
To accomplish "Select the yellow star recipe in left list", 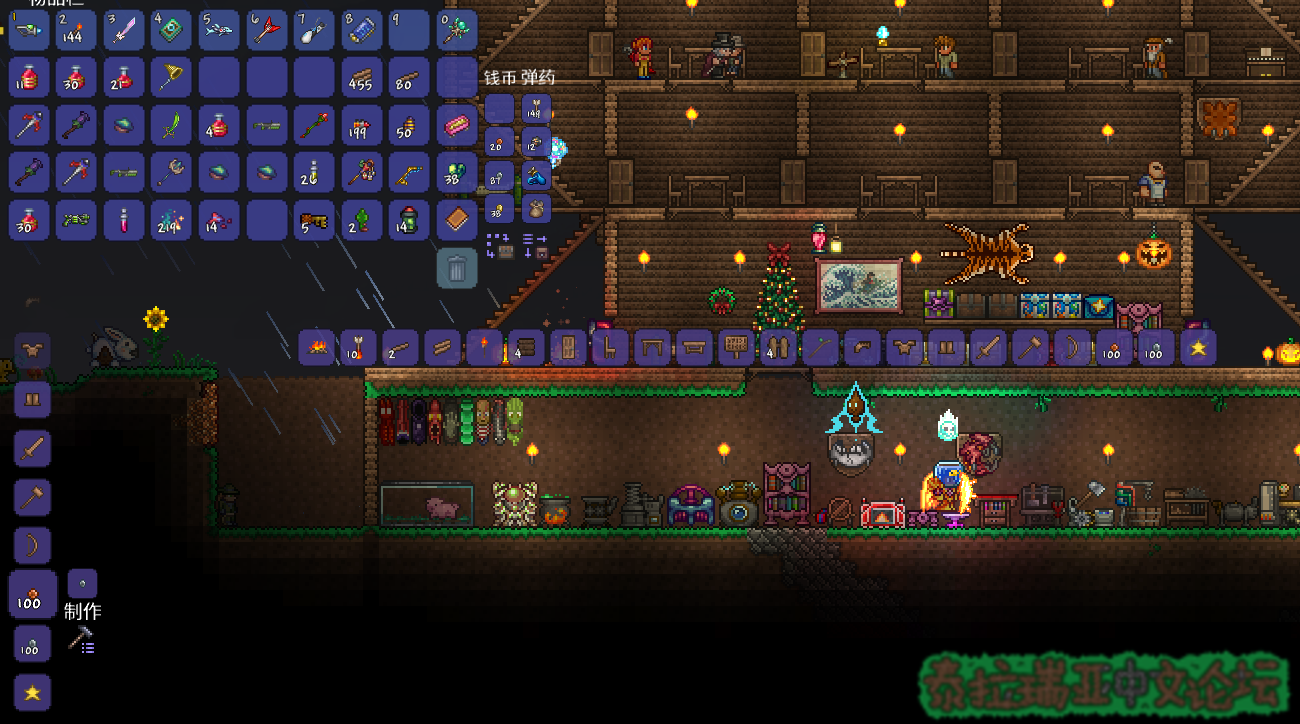I will point(32,692).
